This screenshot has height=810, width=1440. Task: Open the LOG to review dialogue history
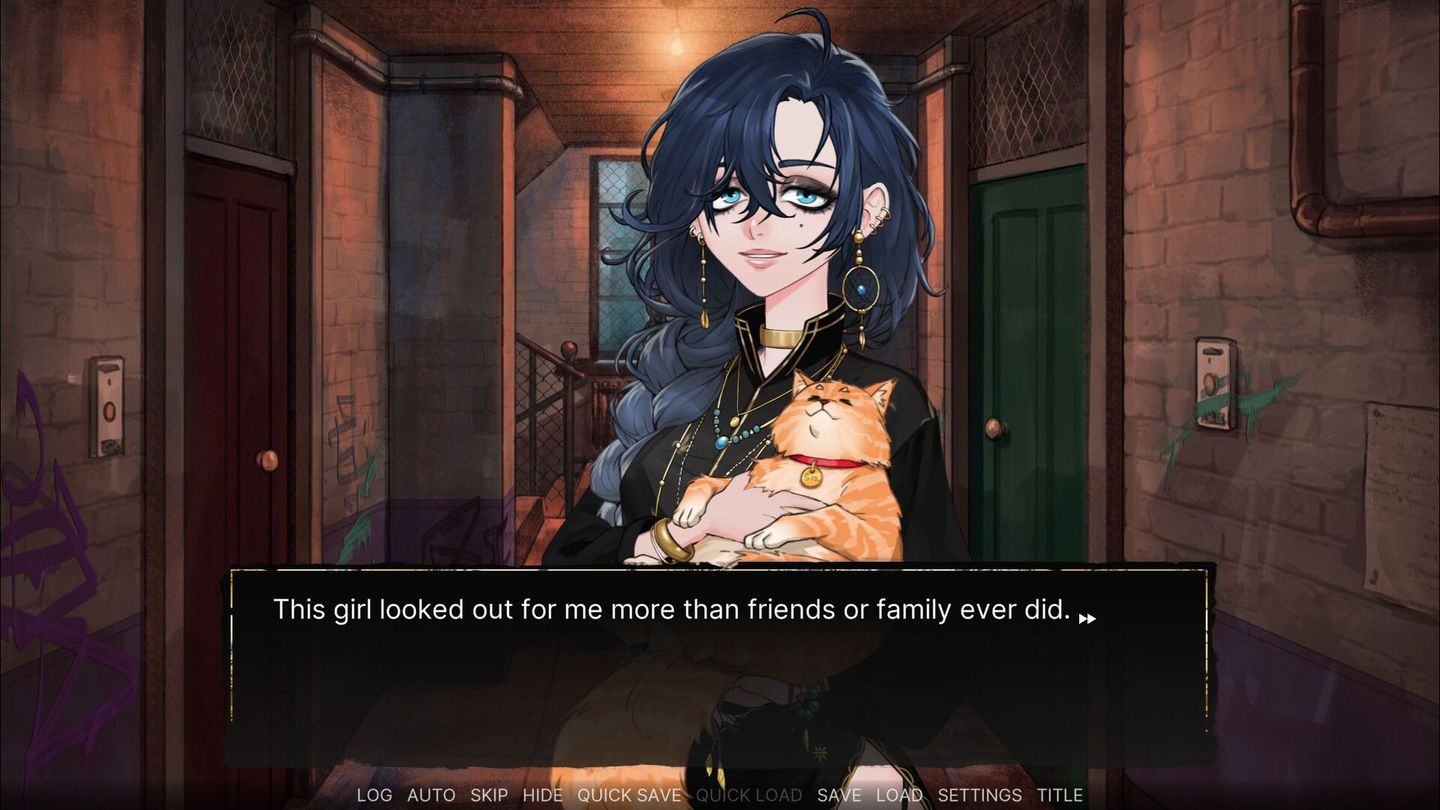(374, 795)
